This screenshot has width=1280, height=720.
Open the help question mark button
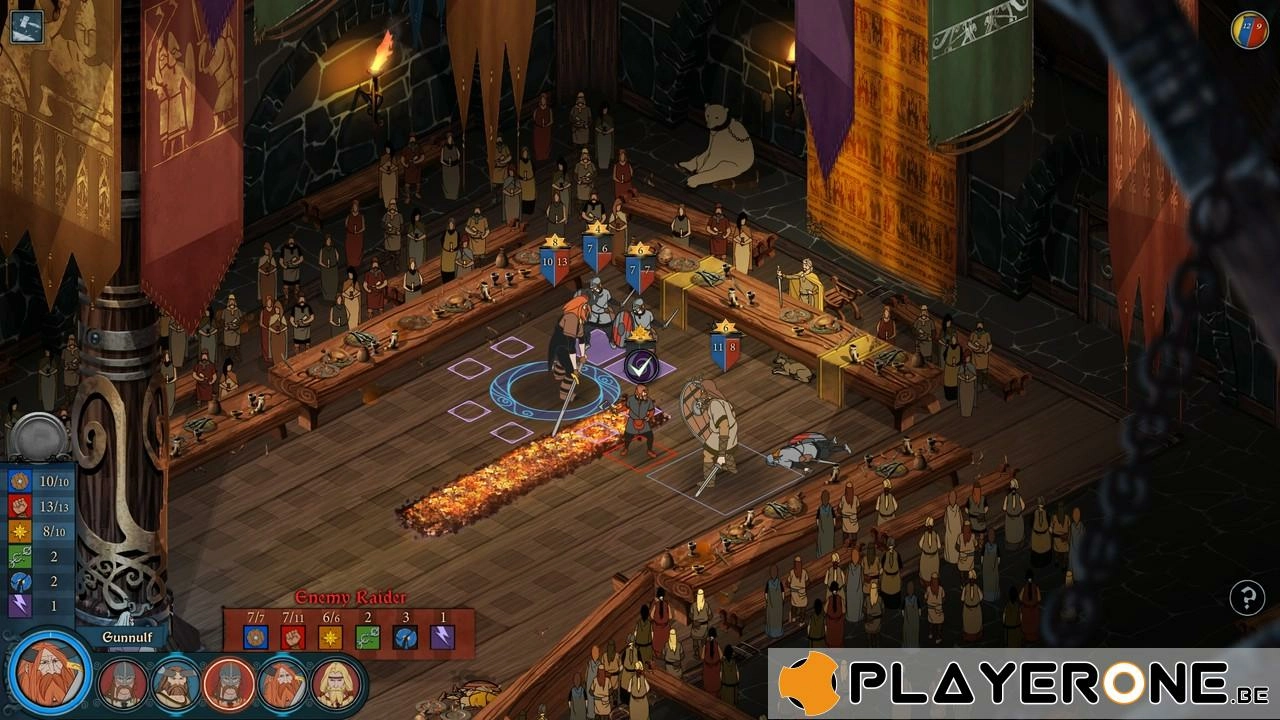pos(1247,598)
